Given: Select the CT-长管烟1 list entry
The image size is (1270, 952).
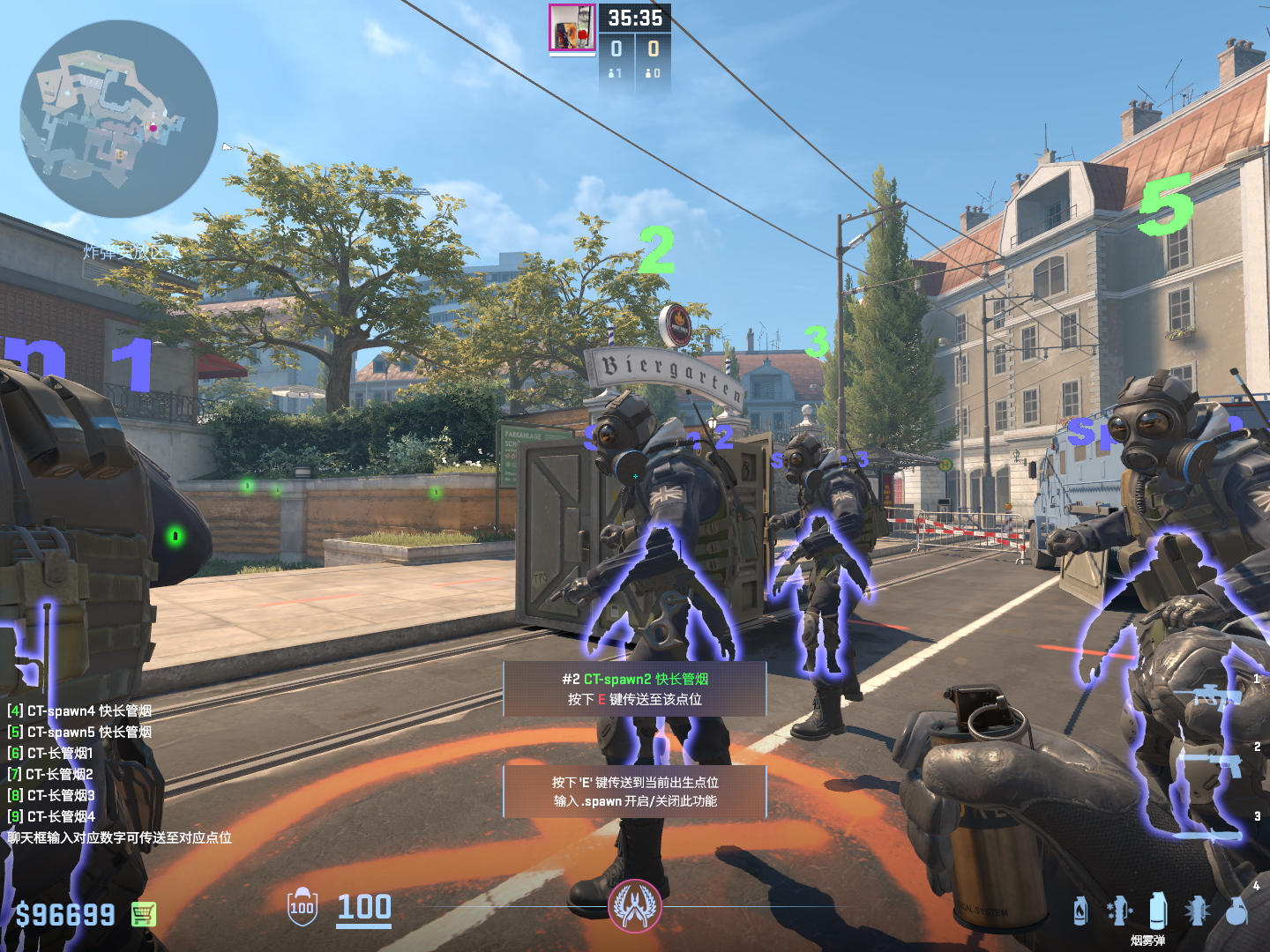Looking at the screenshot, I should (50, 753).
